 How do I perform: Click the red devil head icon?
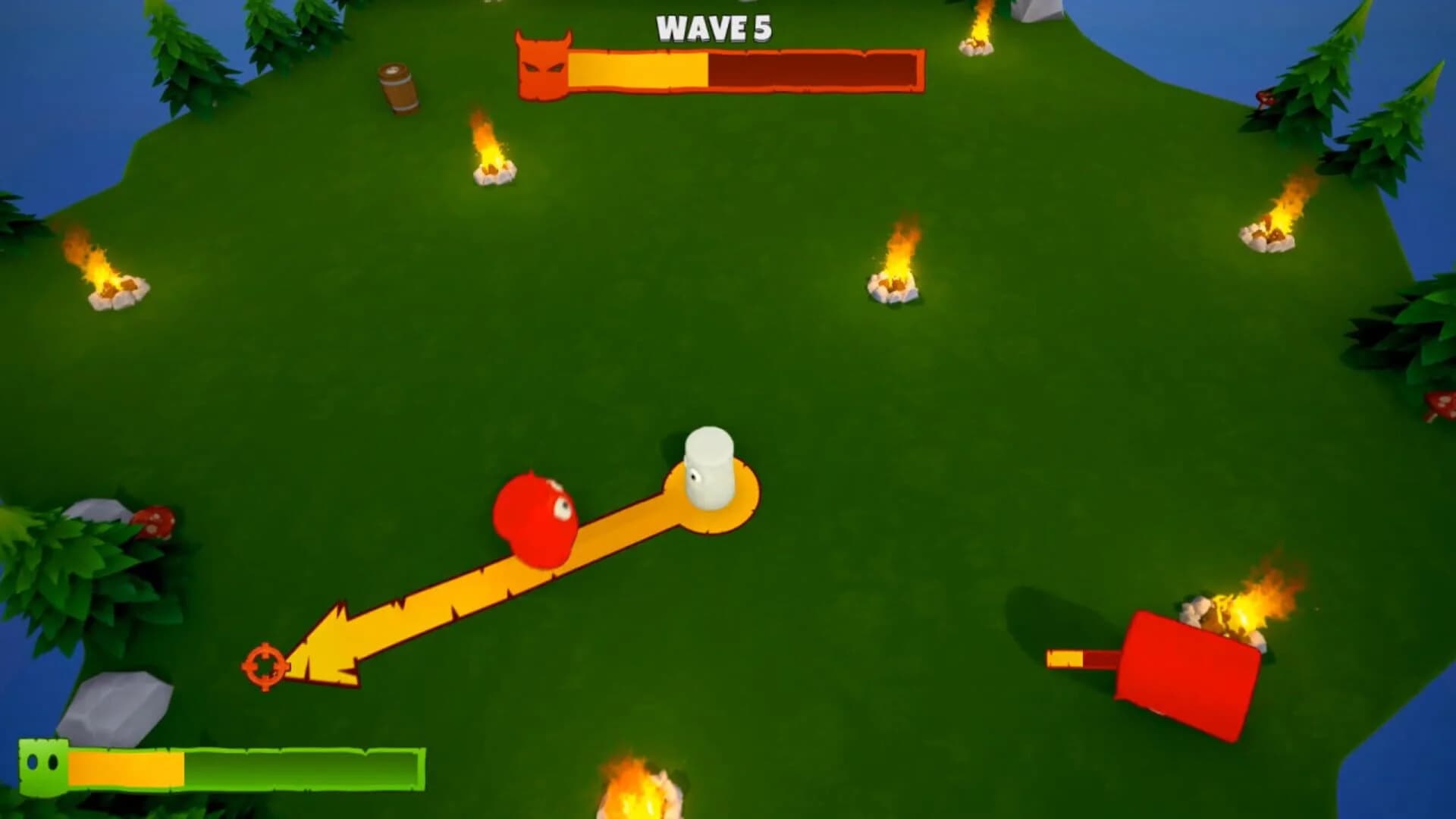[x=541, y=68]
